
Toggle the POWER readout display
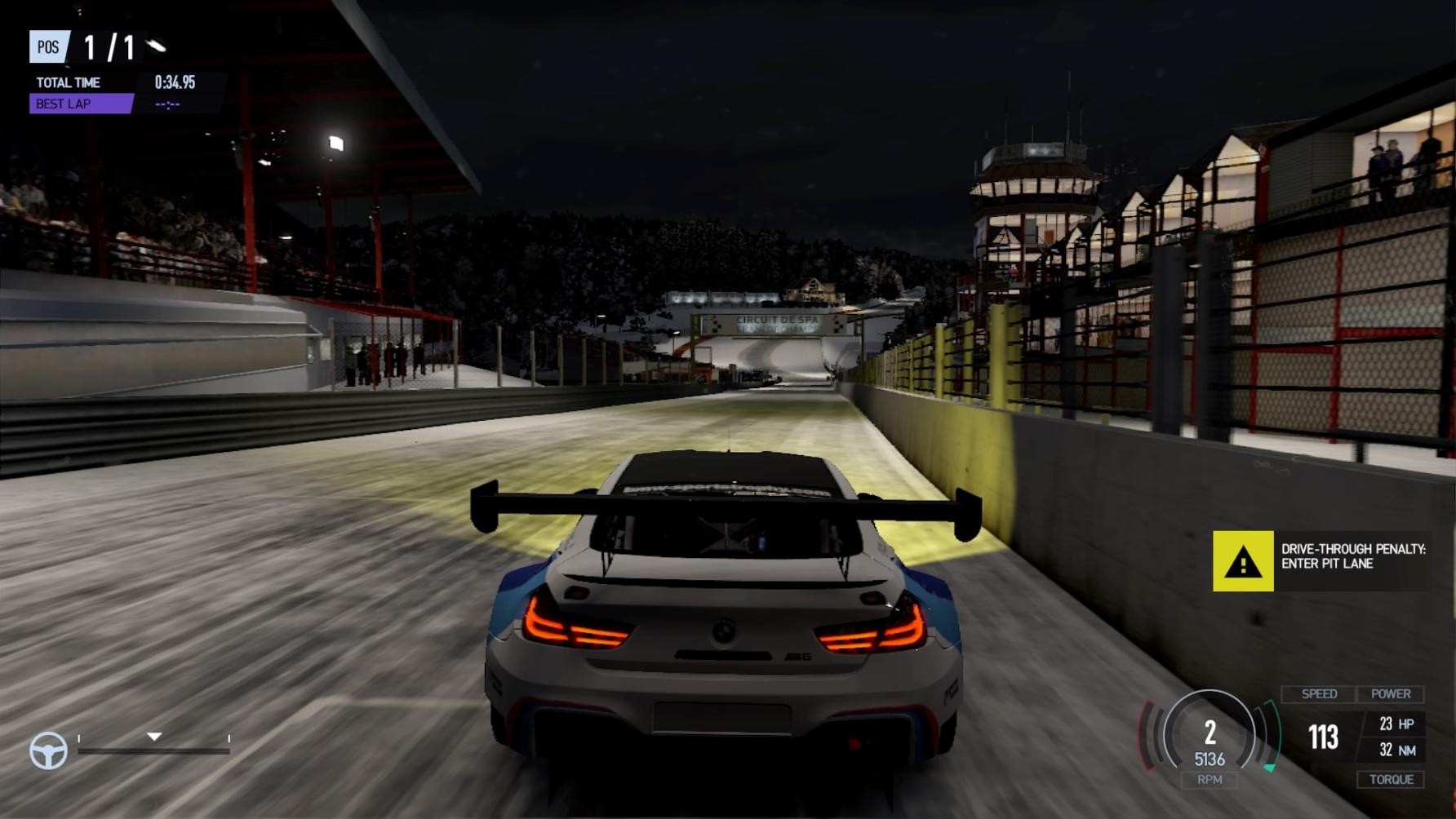click(1392, 694)
